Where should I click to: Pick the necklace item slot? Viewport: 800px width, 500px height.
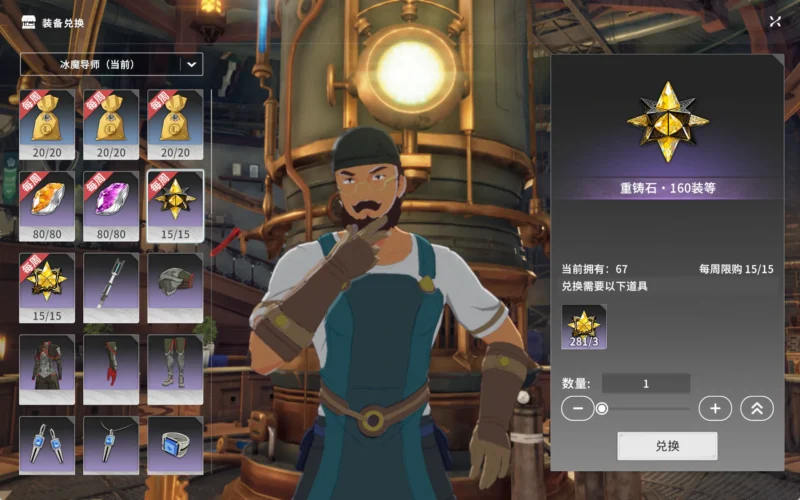point(111,444)
